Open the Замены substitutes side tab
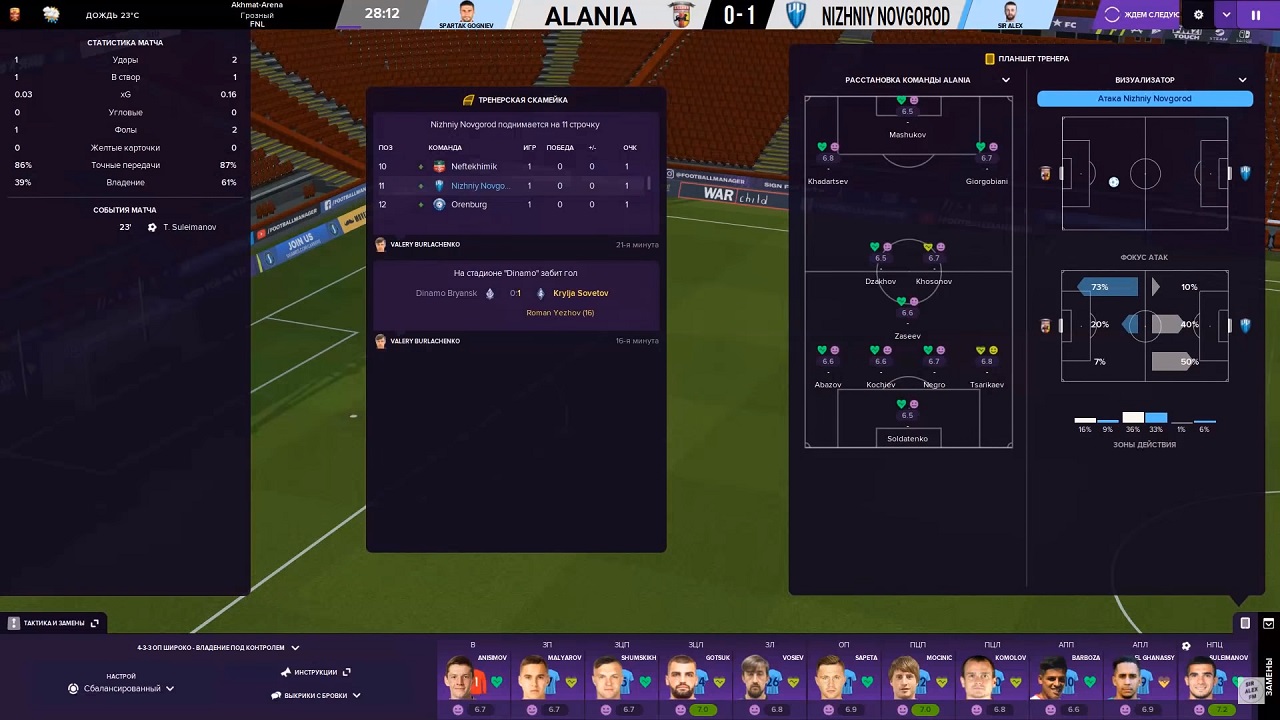 pyautogui.click(x=1270, y=677)
